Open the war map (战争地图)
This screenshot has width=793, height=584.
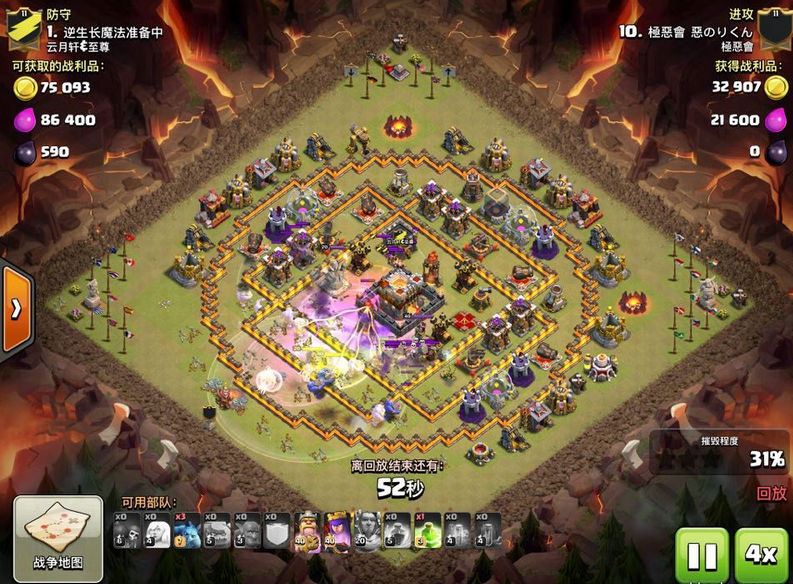(x=58, y=537)
